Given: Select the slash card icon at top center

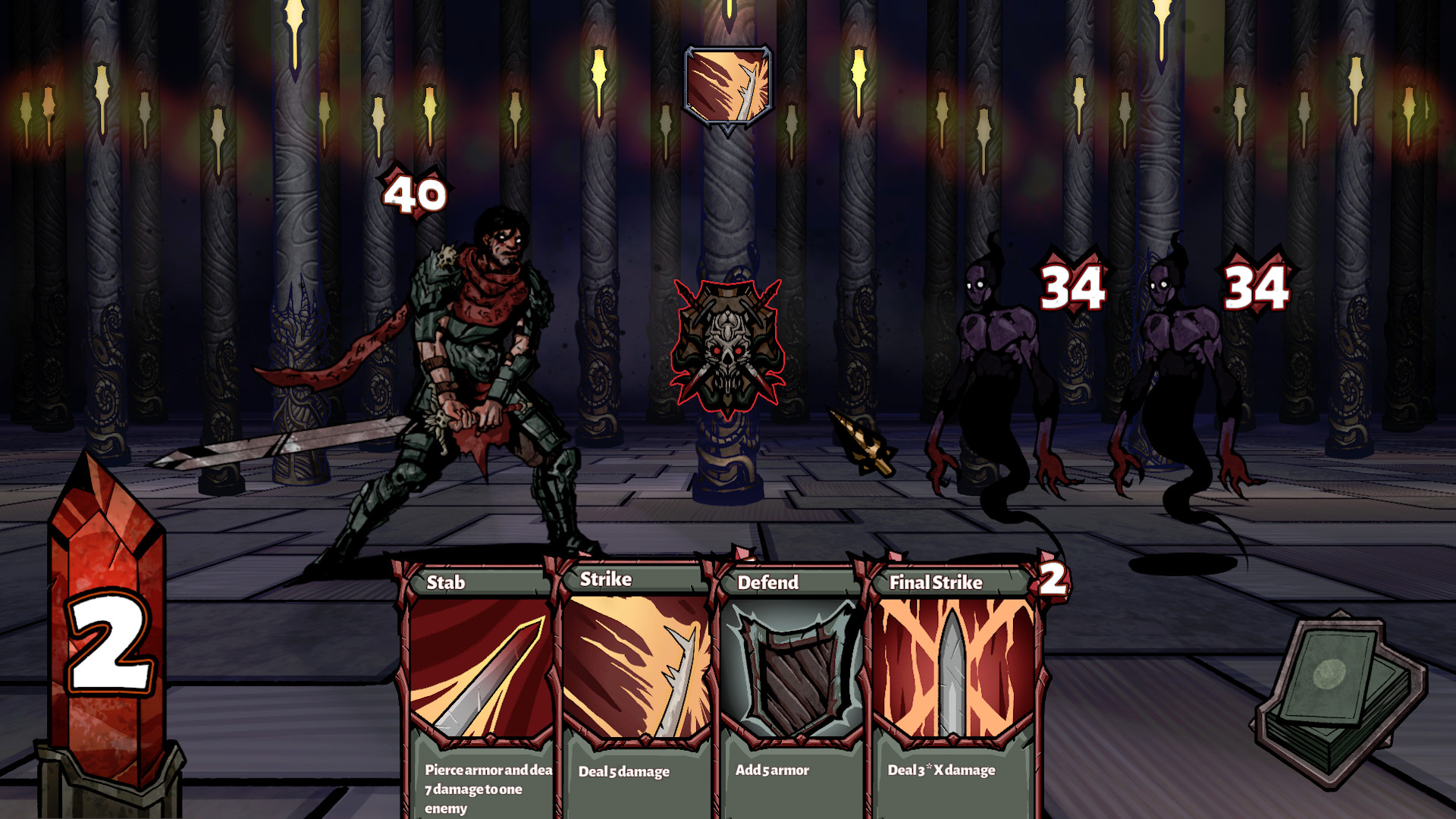Looking at the screenshot, I should [x=726, y=87].
